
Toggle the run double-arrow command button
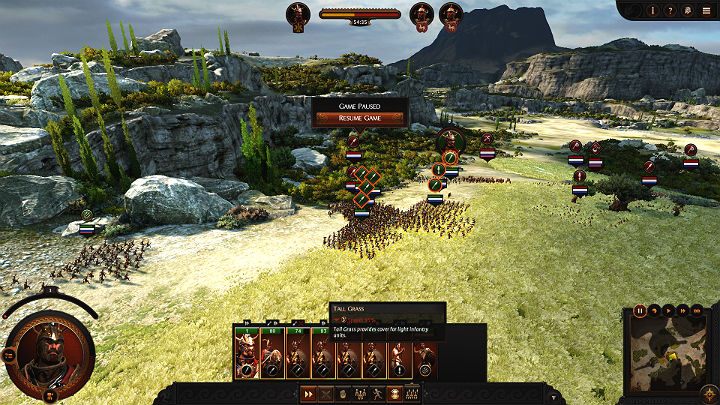pos(310,394)
